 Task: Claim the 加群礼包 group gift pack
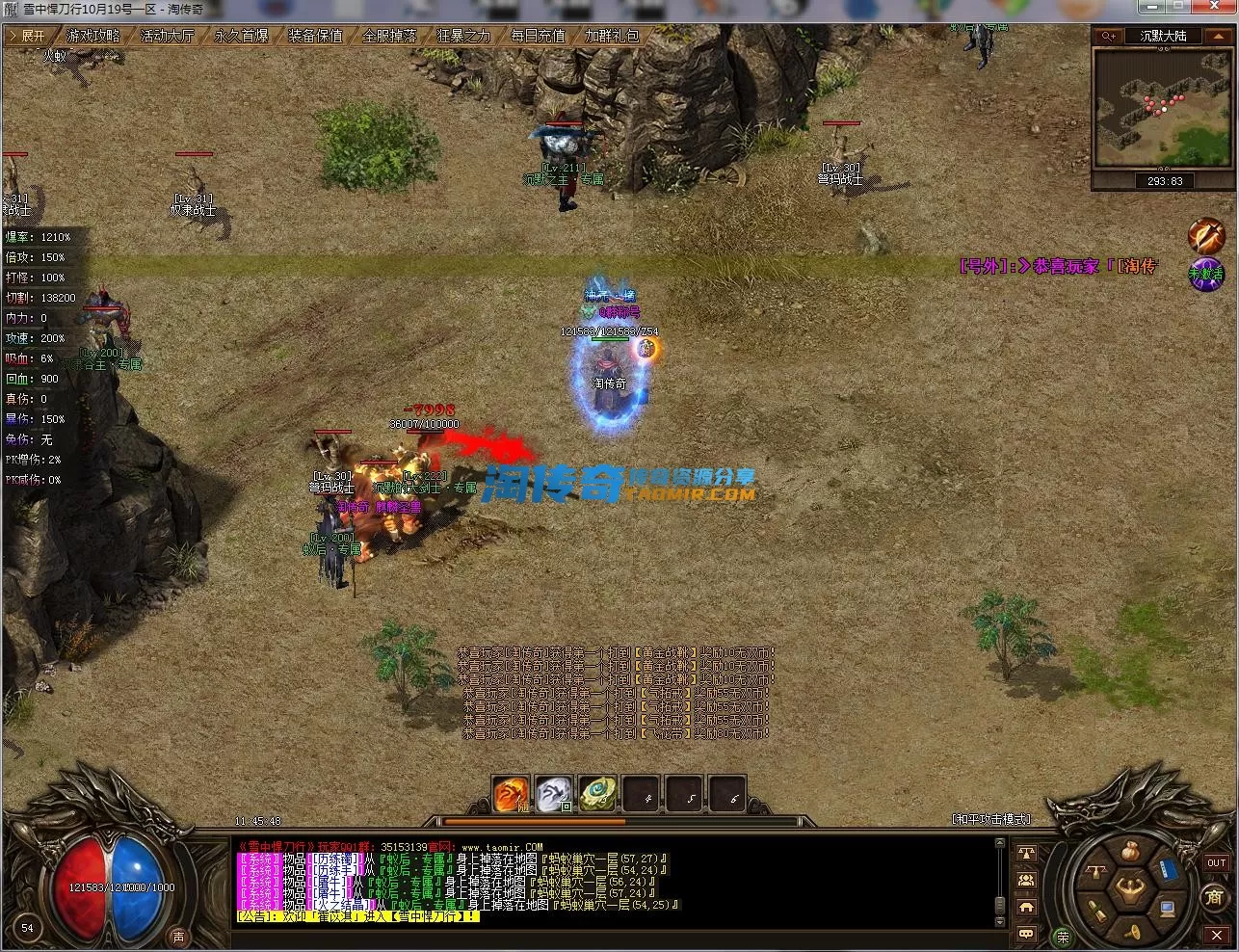point(612,36)
